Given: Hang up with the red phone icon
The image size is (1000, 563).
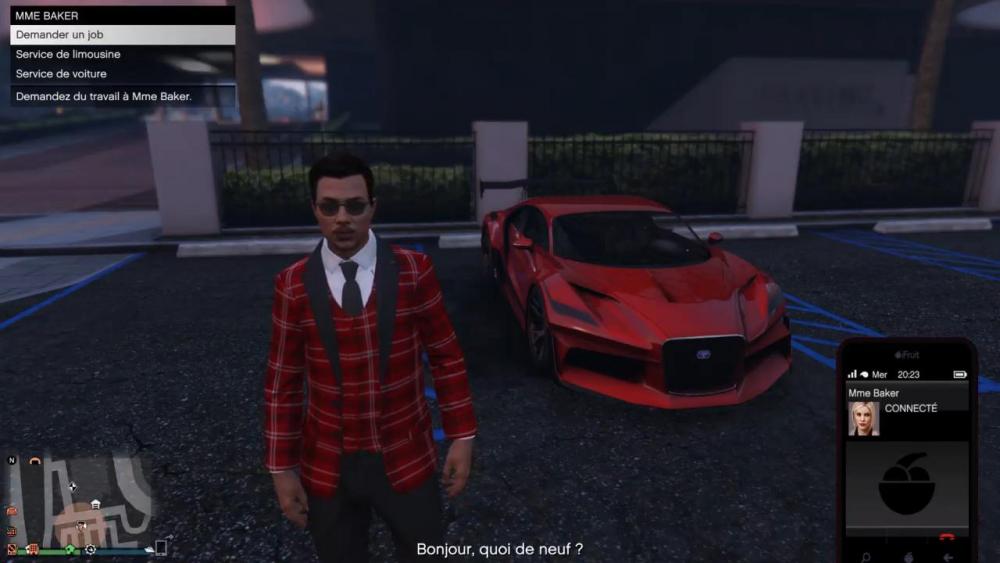Looking at the screenshot, I should pyautogui.click(x=947, y=537).
